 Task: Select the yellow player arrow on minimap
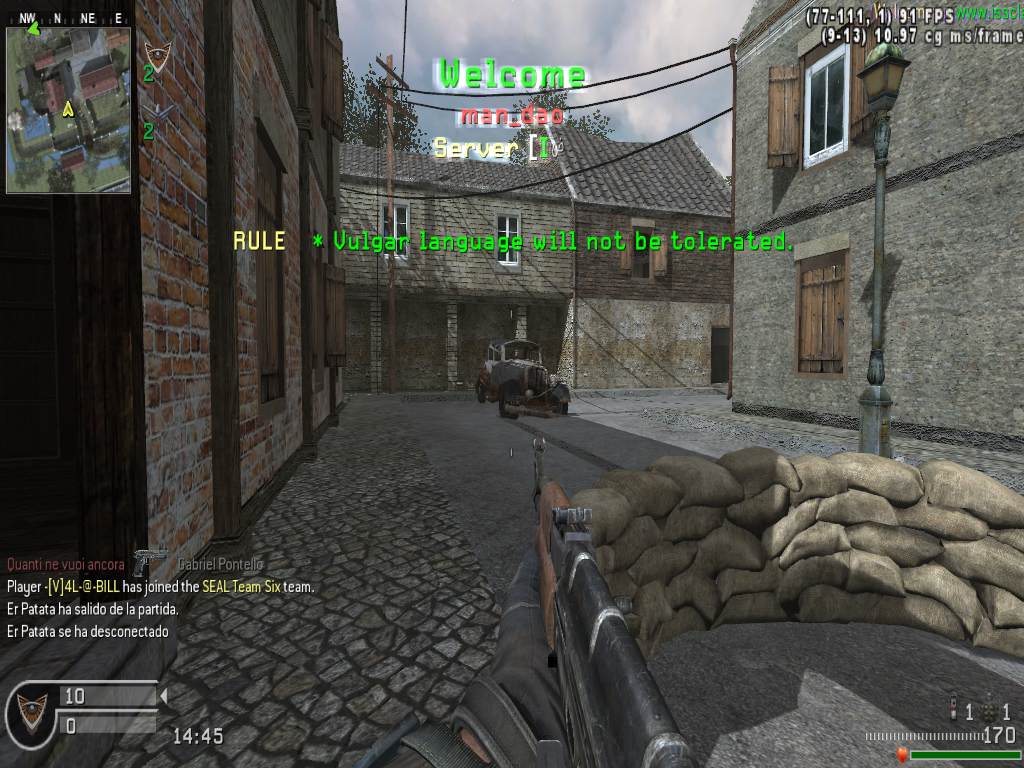[68, 108]
